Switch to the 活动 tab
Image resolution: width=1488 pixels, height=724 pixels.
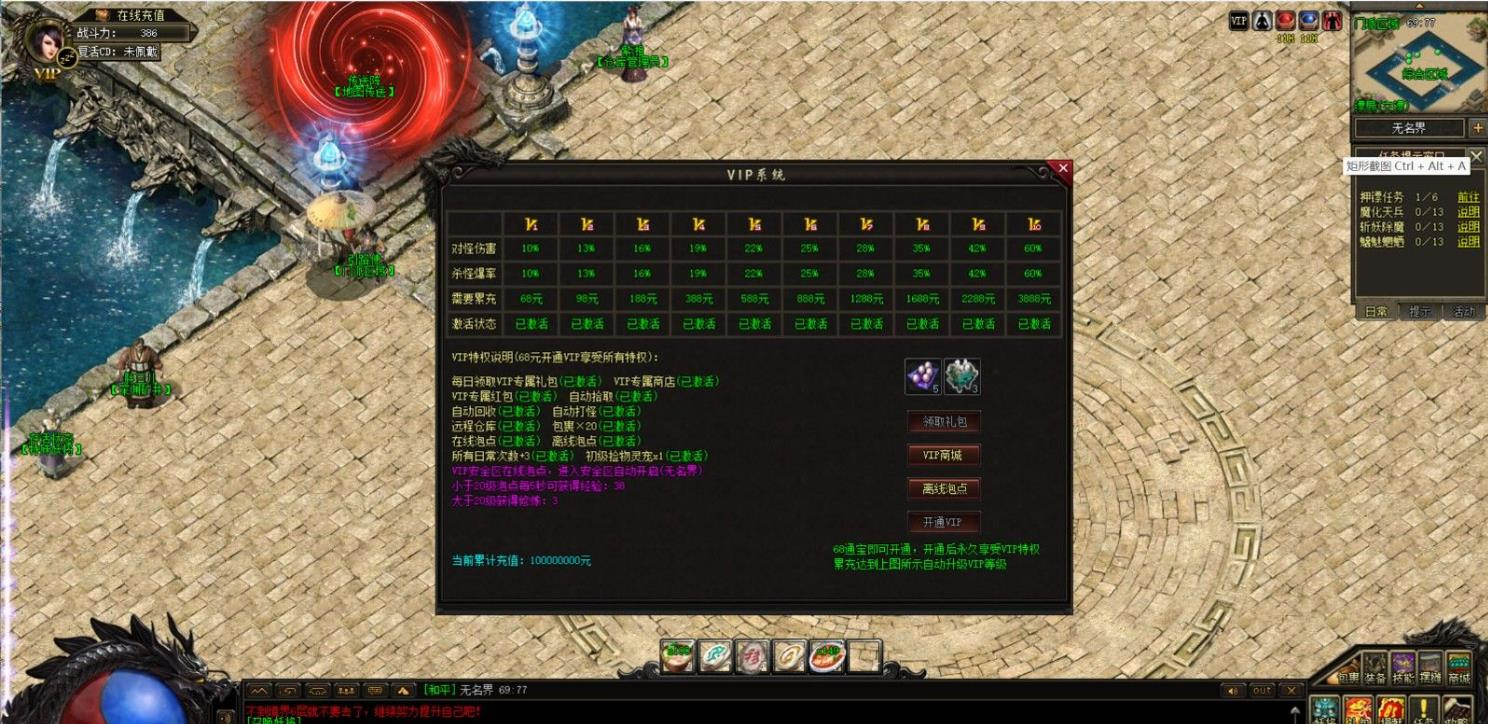(x=1461, y=312)
